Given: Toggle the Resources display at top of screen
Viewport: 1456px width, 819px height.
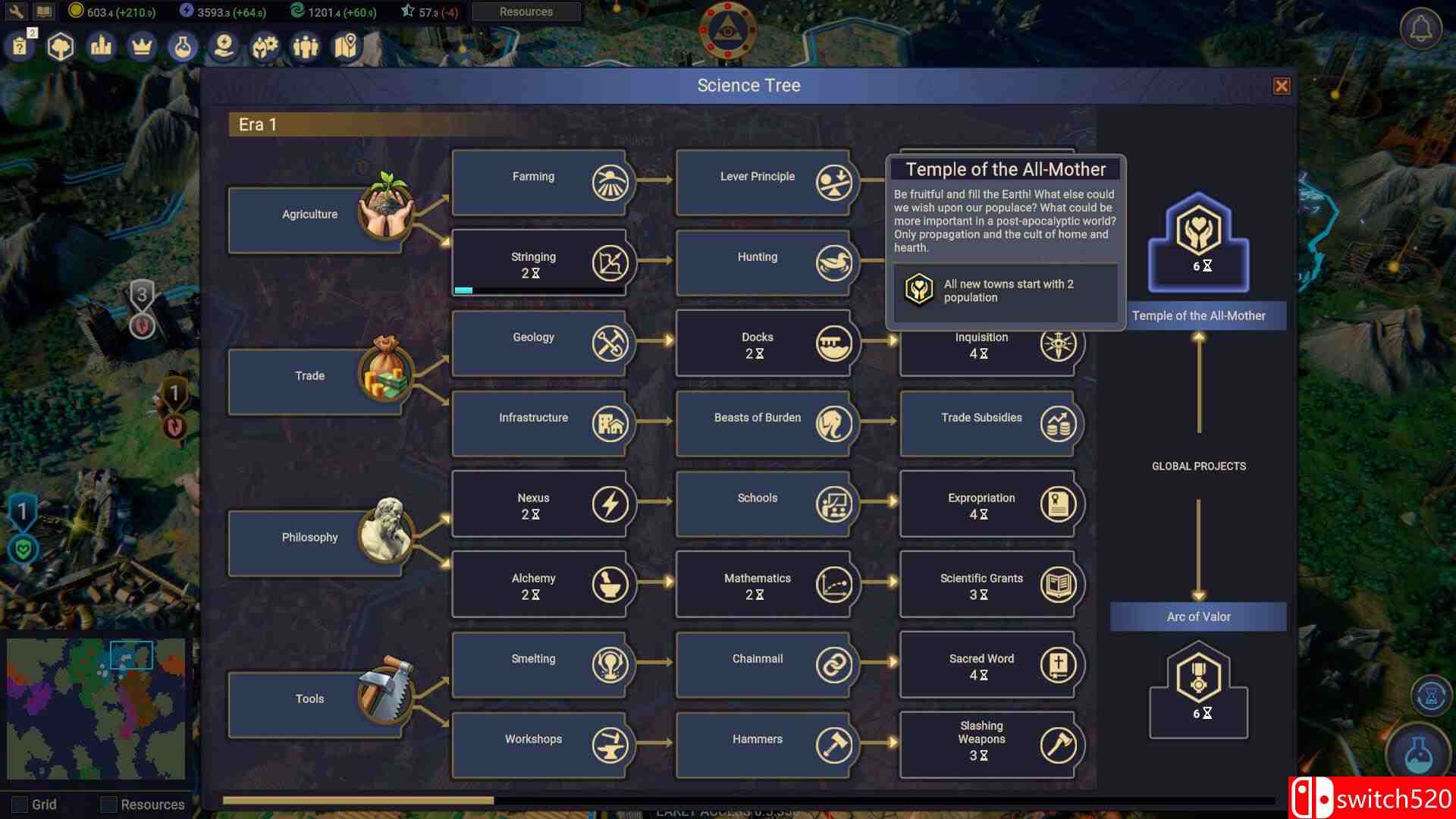Looking at the screenshot, I should click(525, 11).
